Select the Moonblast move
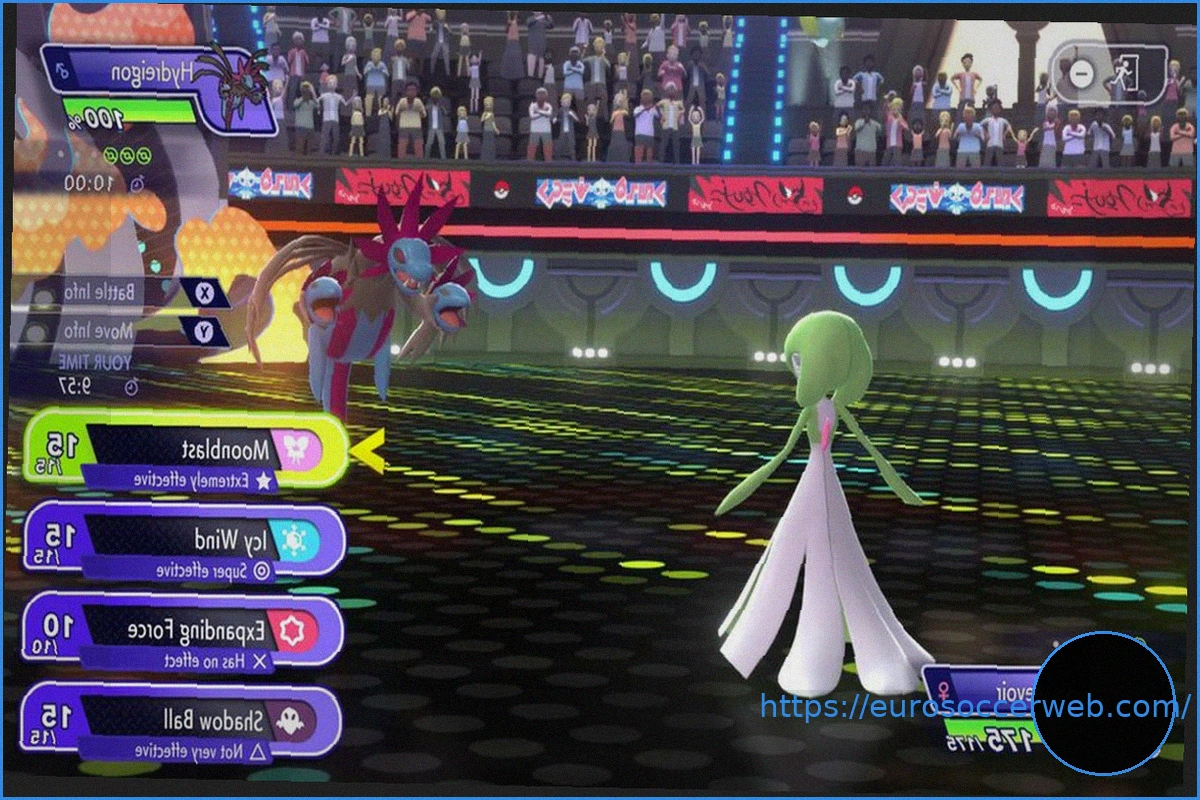 click(x=185, y=450)
